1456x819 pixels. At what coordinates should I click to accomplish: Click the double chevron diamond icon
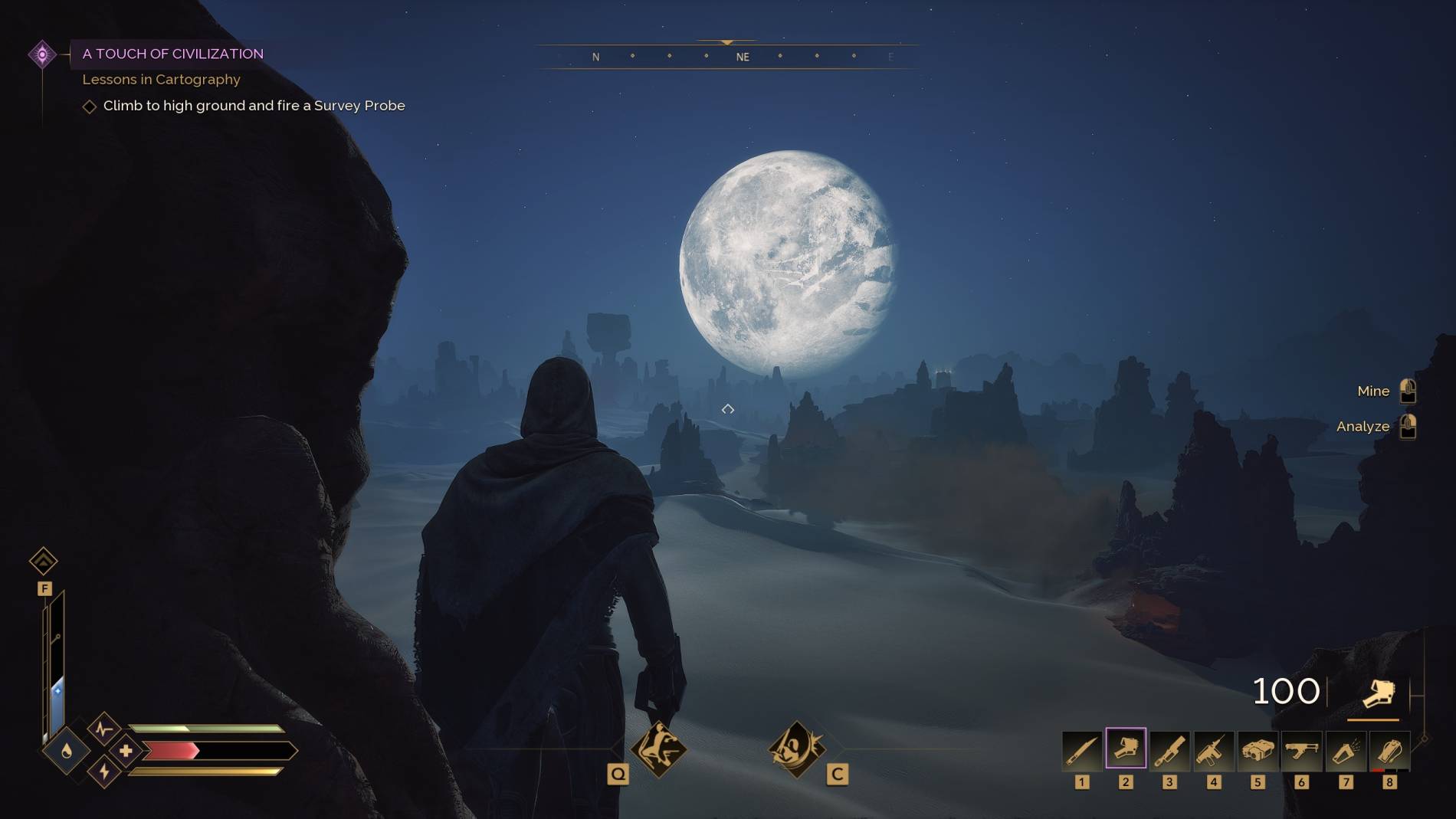(44, 562)
